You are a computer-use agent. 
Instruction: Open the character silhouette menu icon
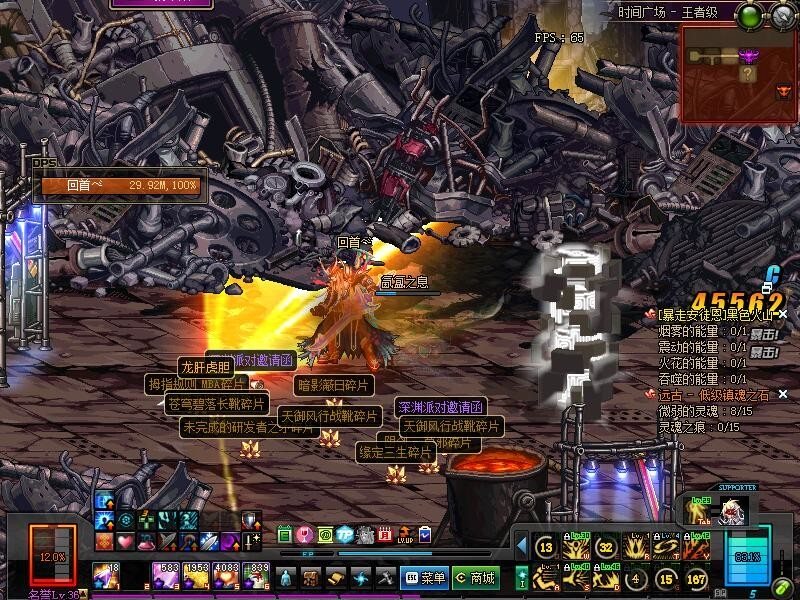(x=287, y=578)
